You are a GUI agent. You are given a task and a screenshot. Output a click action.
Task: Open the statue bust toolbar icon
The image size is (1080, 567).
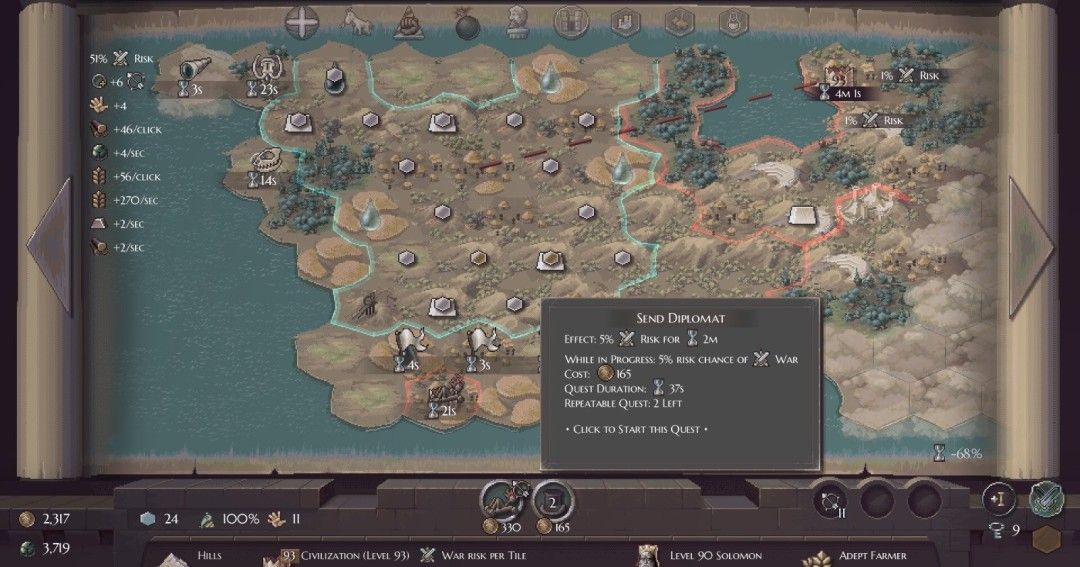coord(517,20)
